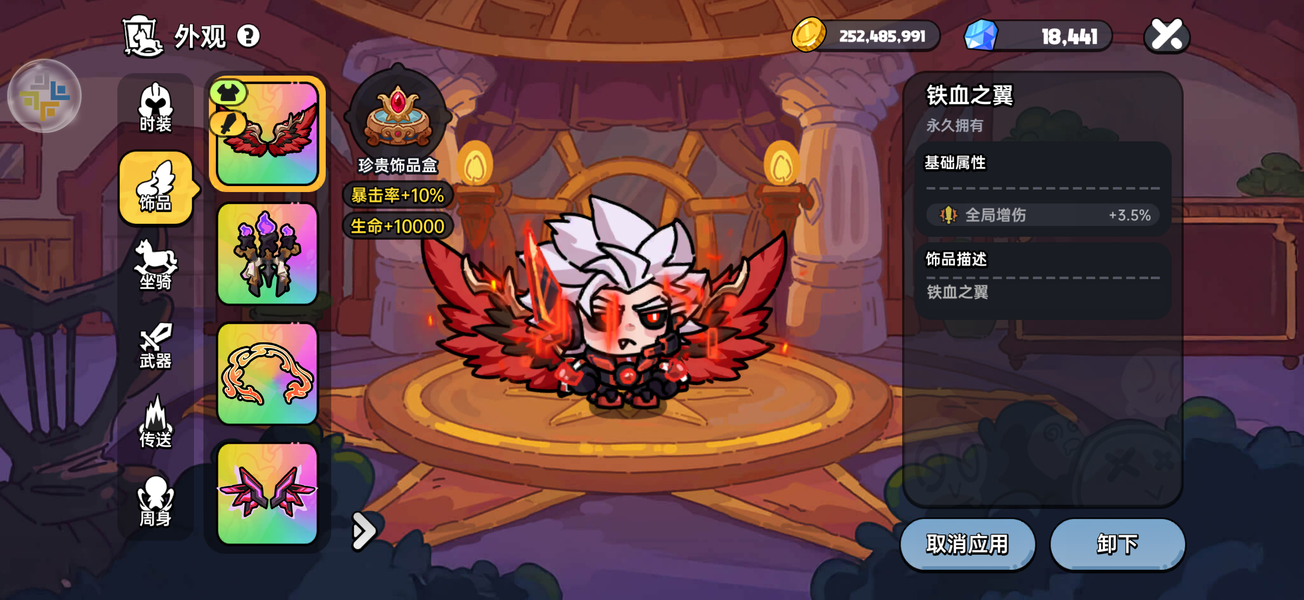Open the 传送 teleport tab
The width and height of the screenshot is (1304, 600).
tap(155, 424)
